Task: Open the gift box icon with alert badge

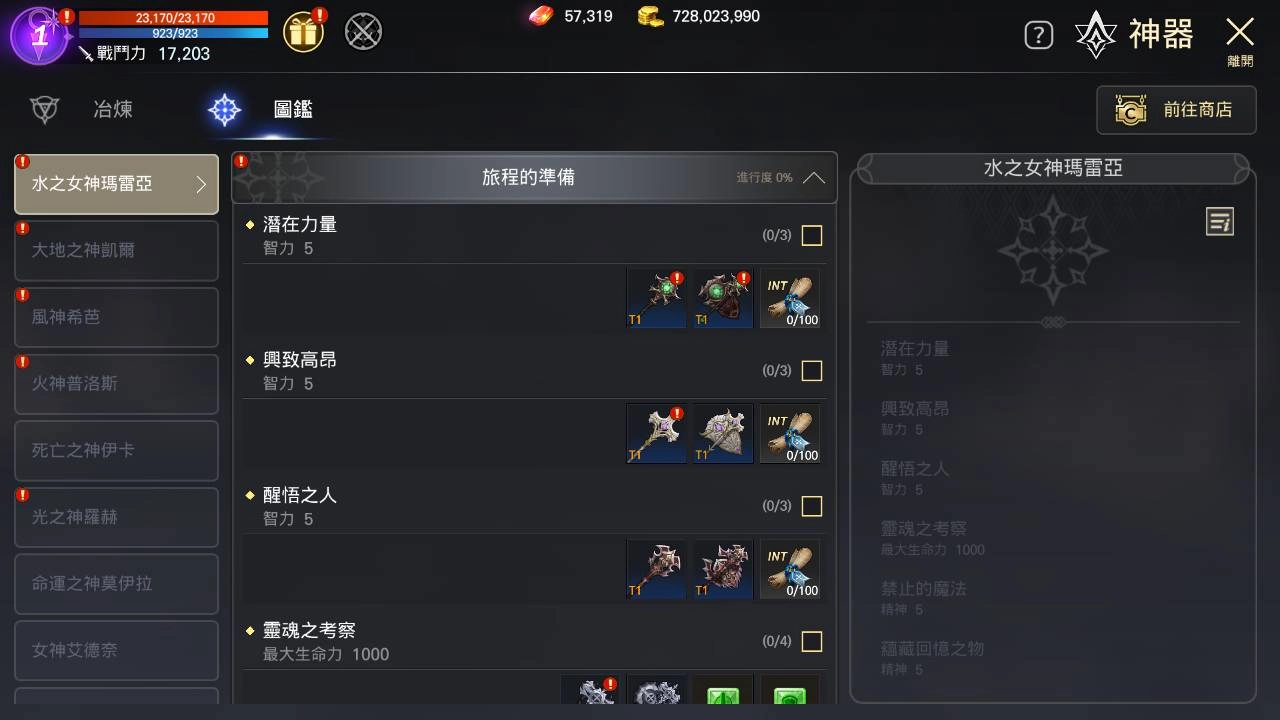Action: point(301,31)
